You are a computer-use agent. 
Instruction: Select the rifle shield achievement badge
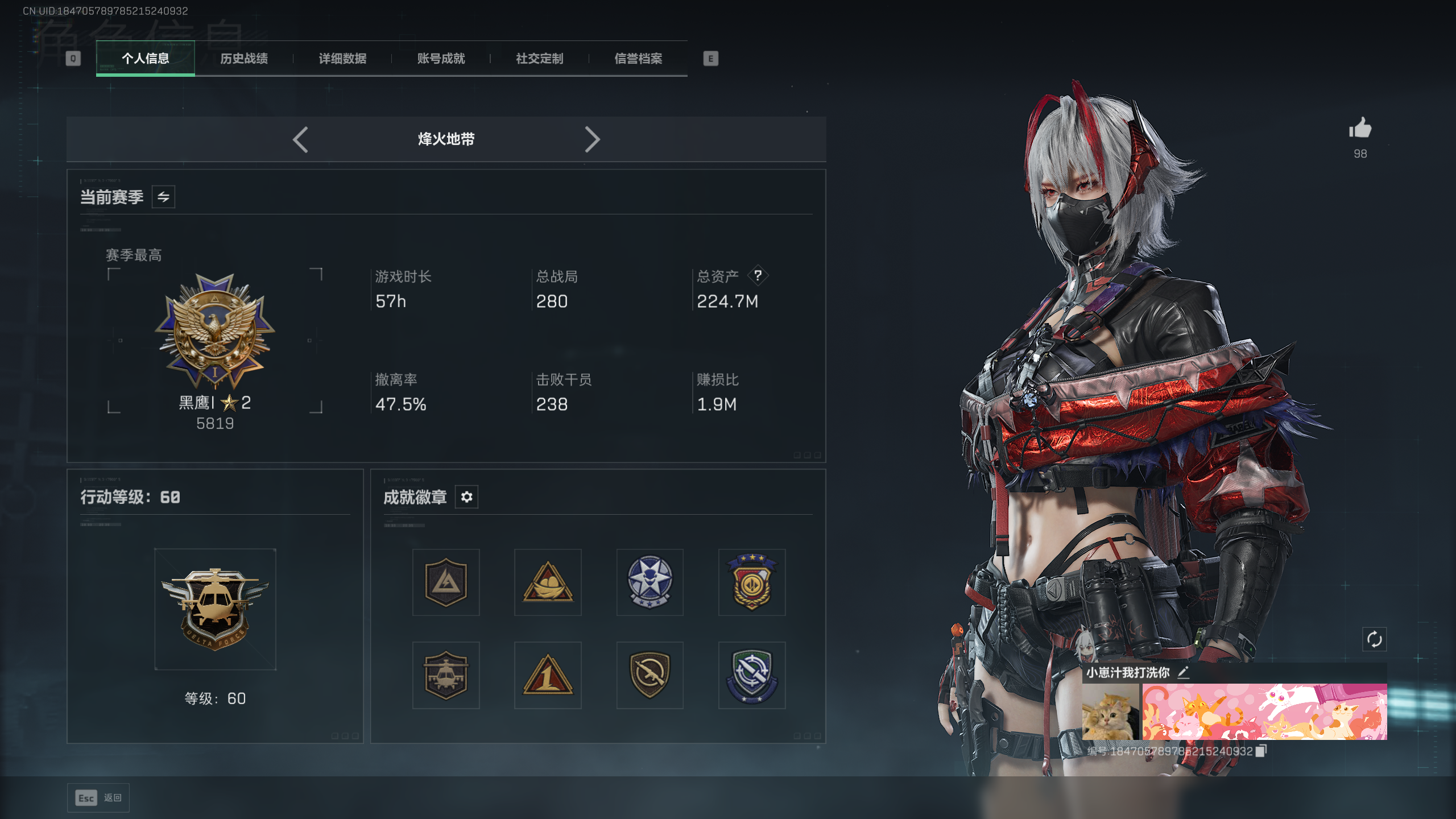pyautogui.click(x=650, y=675)
